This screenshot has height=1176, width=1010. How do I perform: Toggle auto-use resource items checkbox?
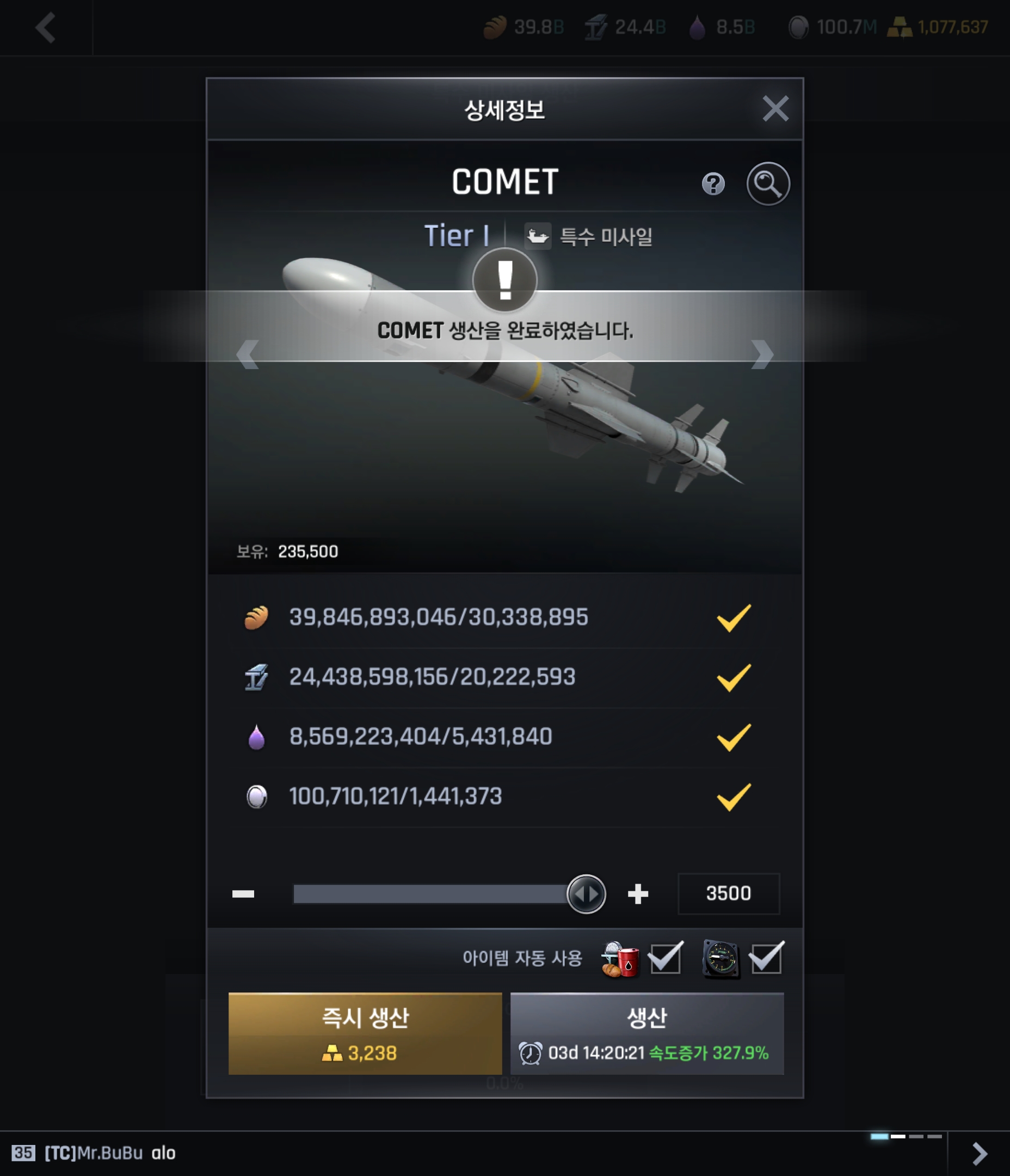[665, 959]
